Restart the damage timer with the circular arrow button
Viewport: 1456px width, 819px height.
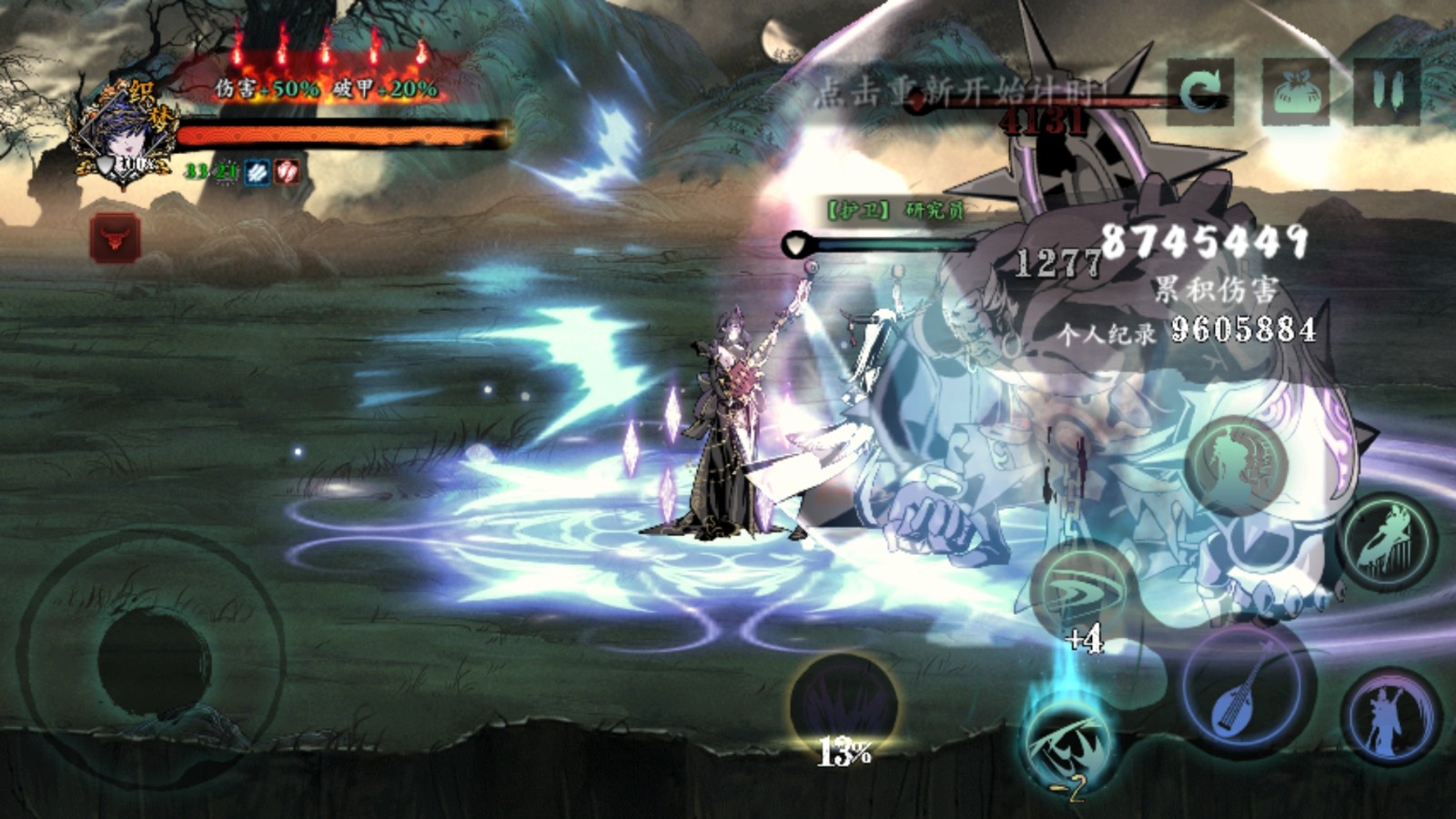point(1200,91)
